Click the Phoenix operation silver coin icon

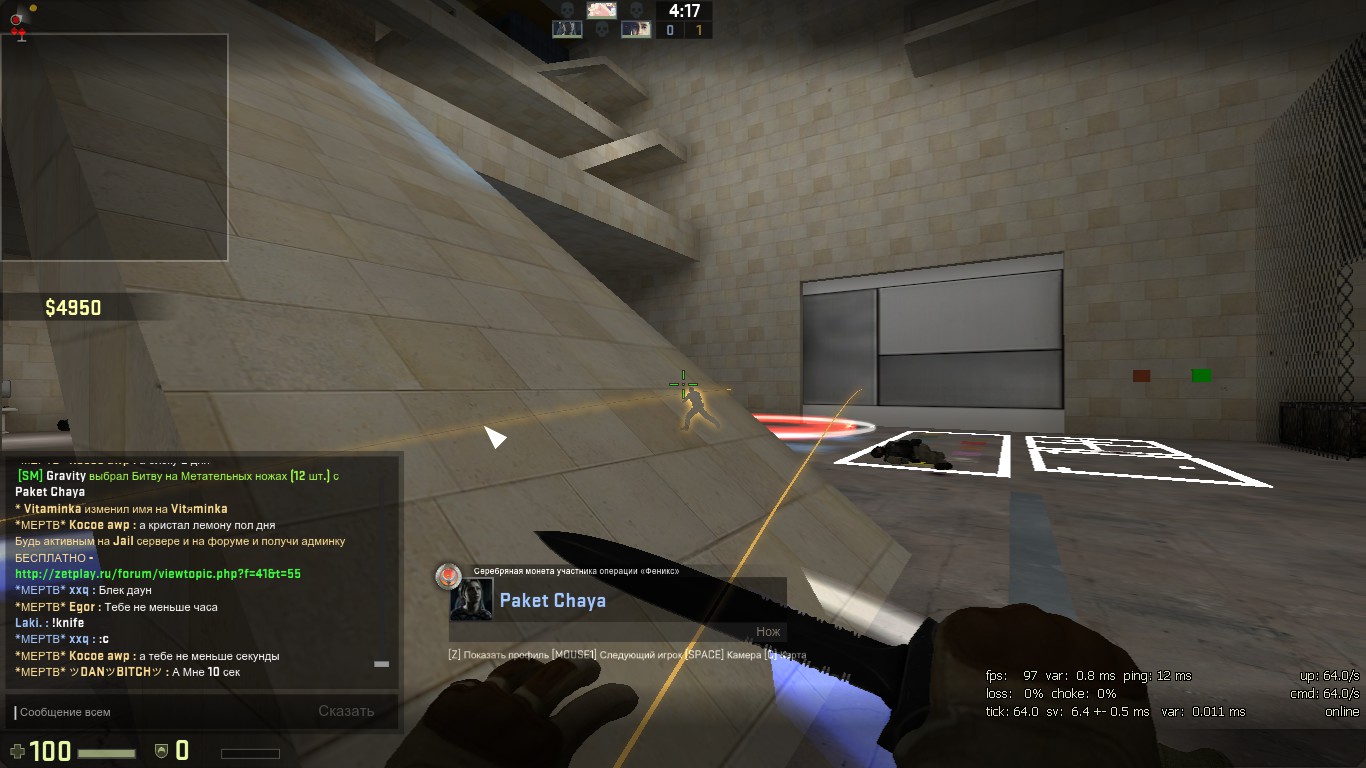[x=448, y=574]
